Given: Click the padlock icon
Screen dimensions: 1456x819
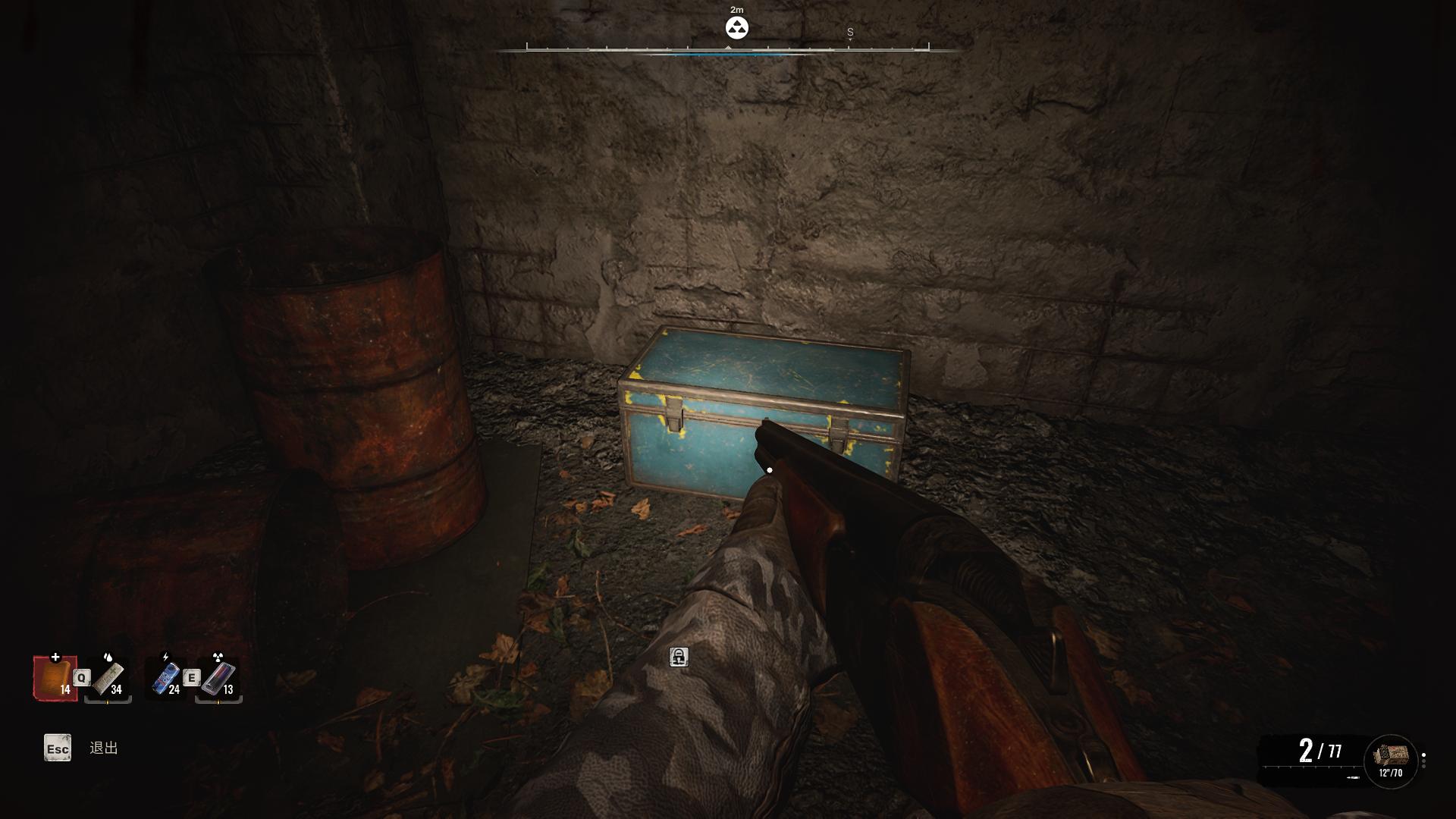Looking at the screenshot, I should (679, 657).
